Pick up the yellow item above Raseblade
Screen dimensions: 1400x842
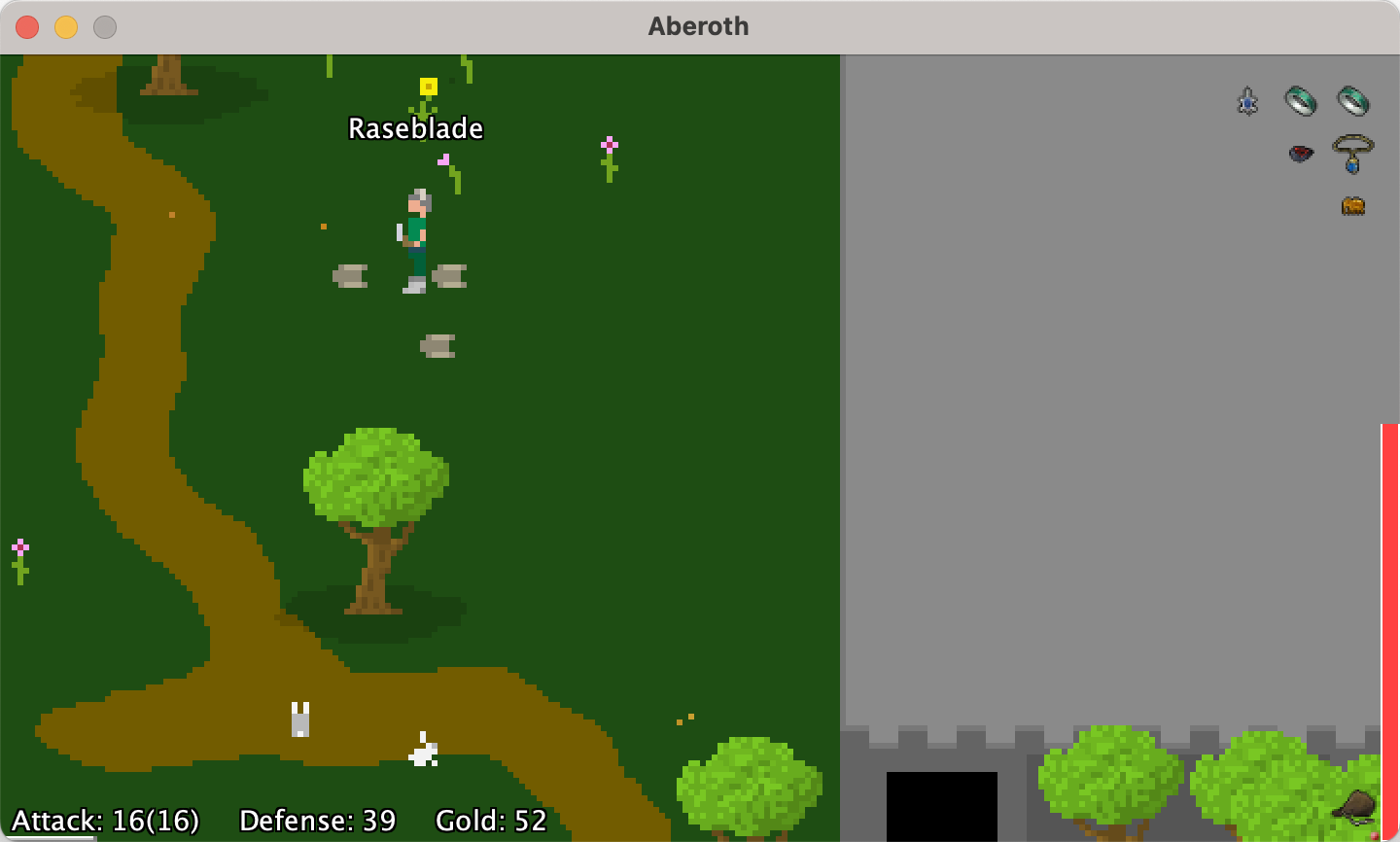tap(428, 85)
